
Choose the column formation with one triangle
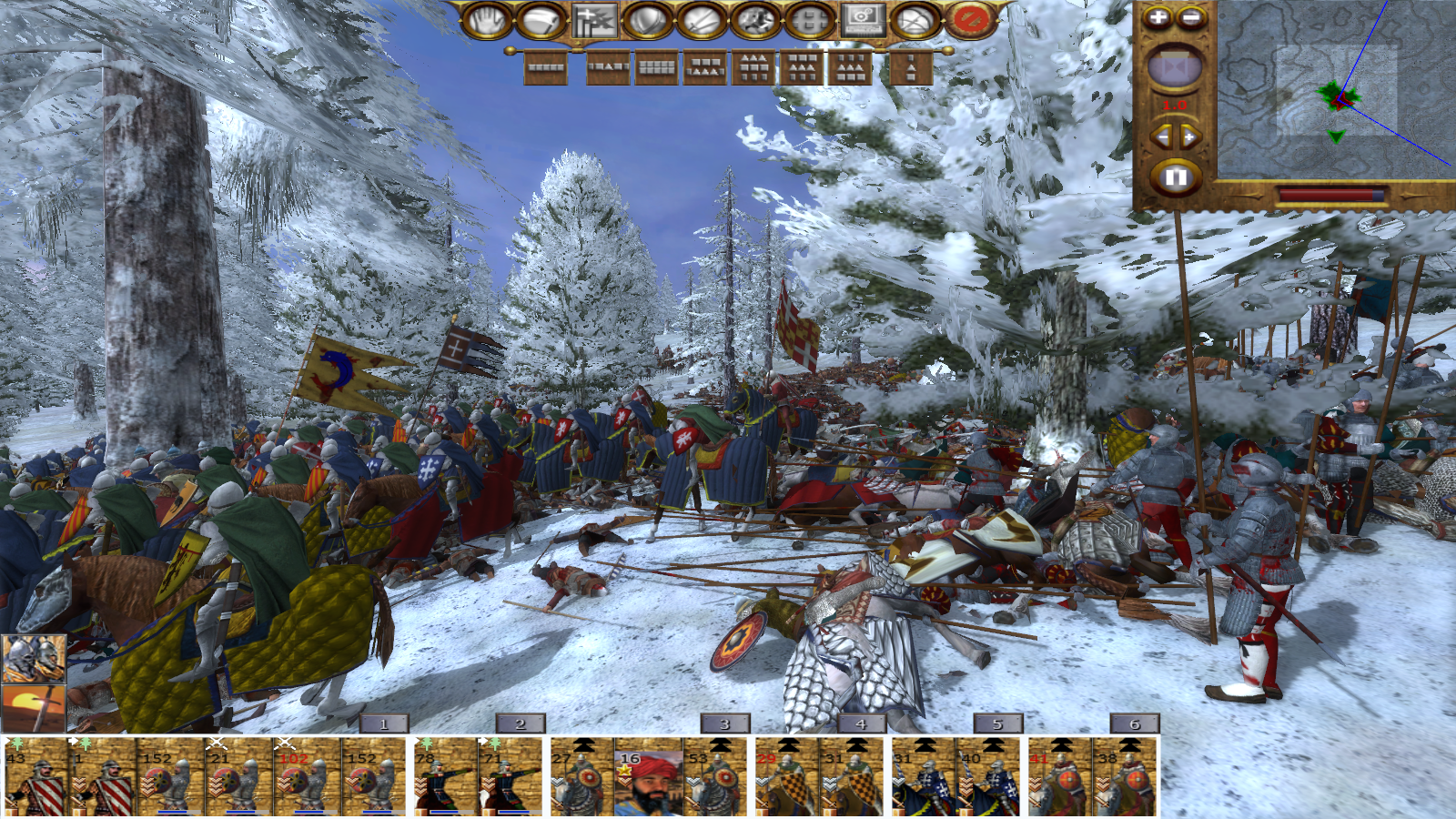click(x=910, y=67)
